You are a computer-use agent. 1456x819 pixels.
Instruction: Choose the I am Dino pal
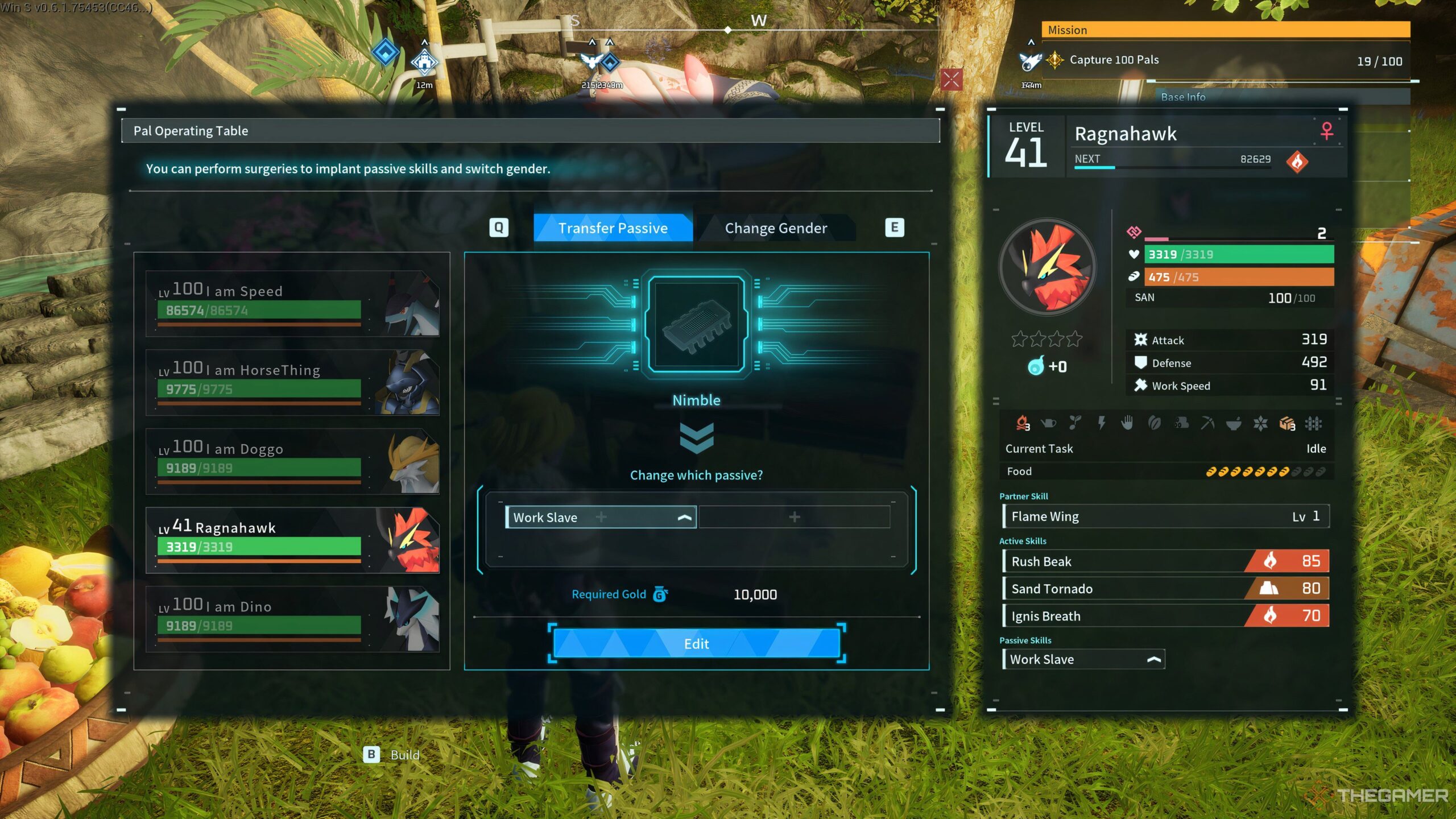(292, 619)
